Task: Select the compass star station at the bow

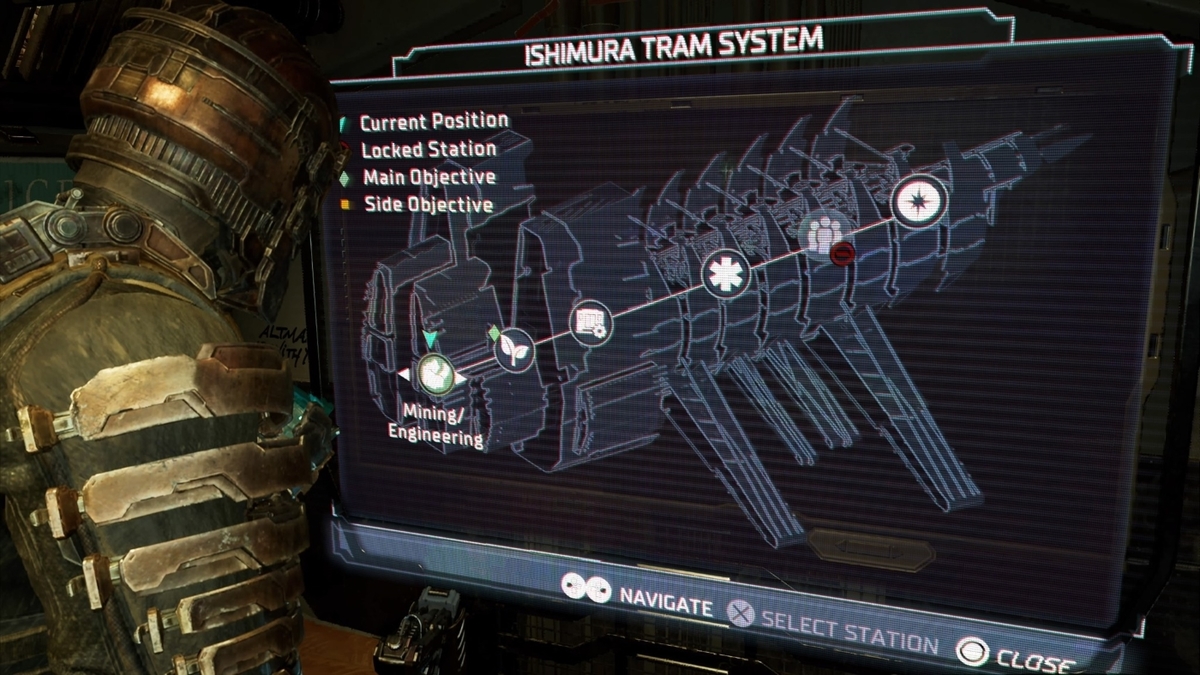Action: pyautogui.click(x=918, y=200)
